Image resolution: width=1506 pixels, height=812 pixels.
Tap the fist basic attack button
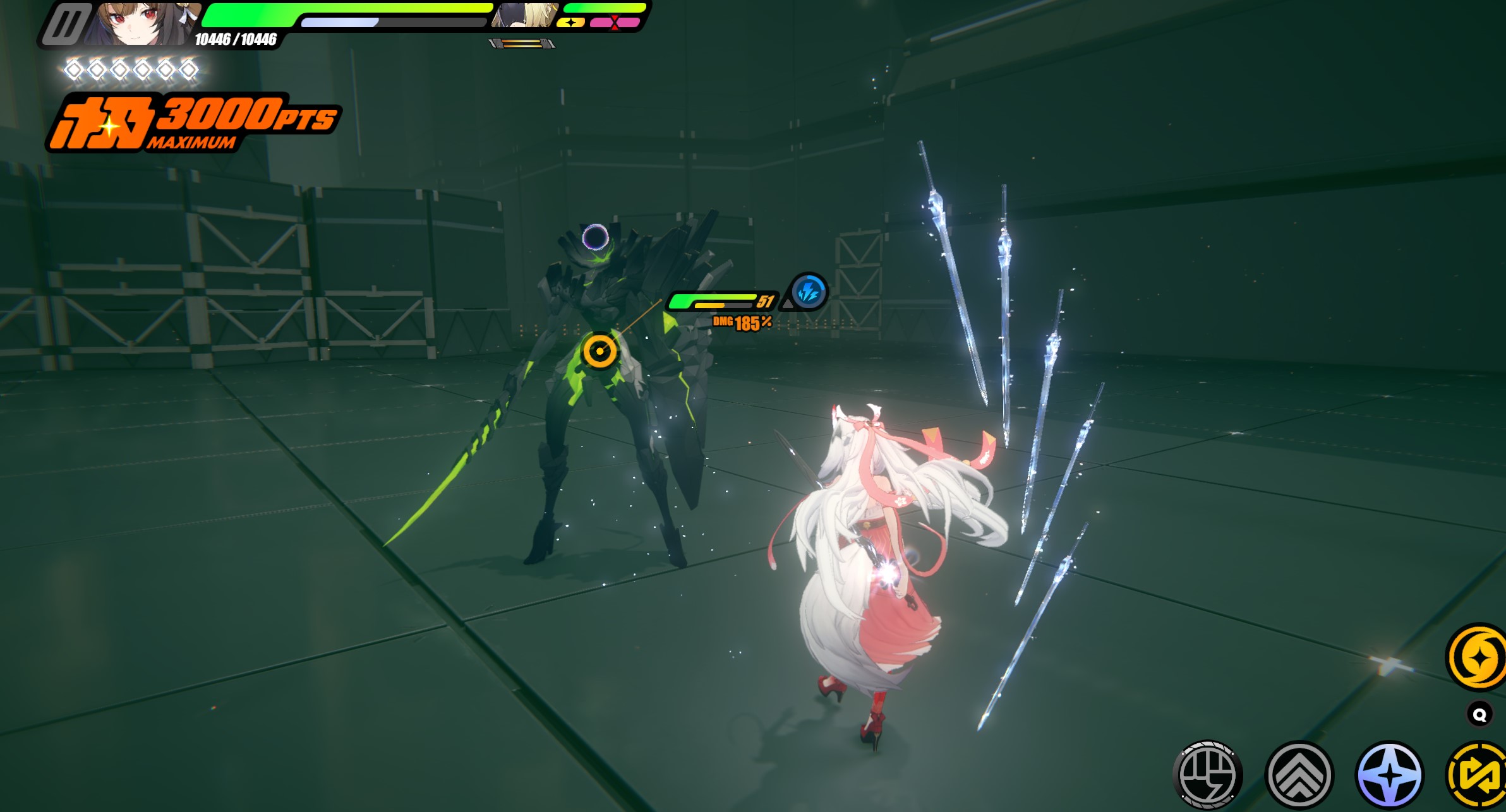tap(1207, 775)
